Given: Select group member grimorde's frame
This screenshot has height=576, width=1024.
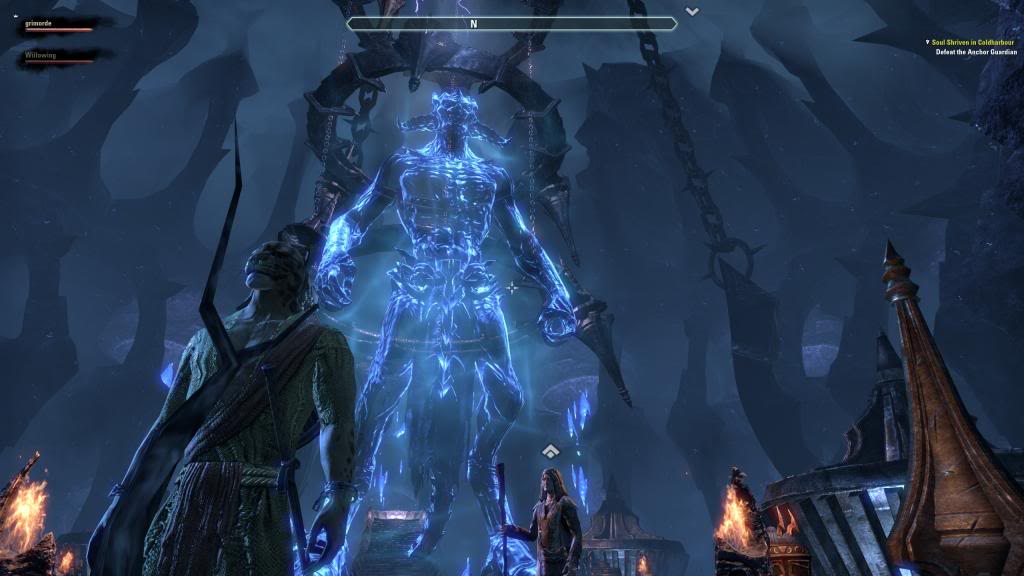Looking at the screenshot, I should (x=58, y=25).
